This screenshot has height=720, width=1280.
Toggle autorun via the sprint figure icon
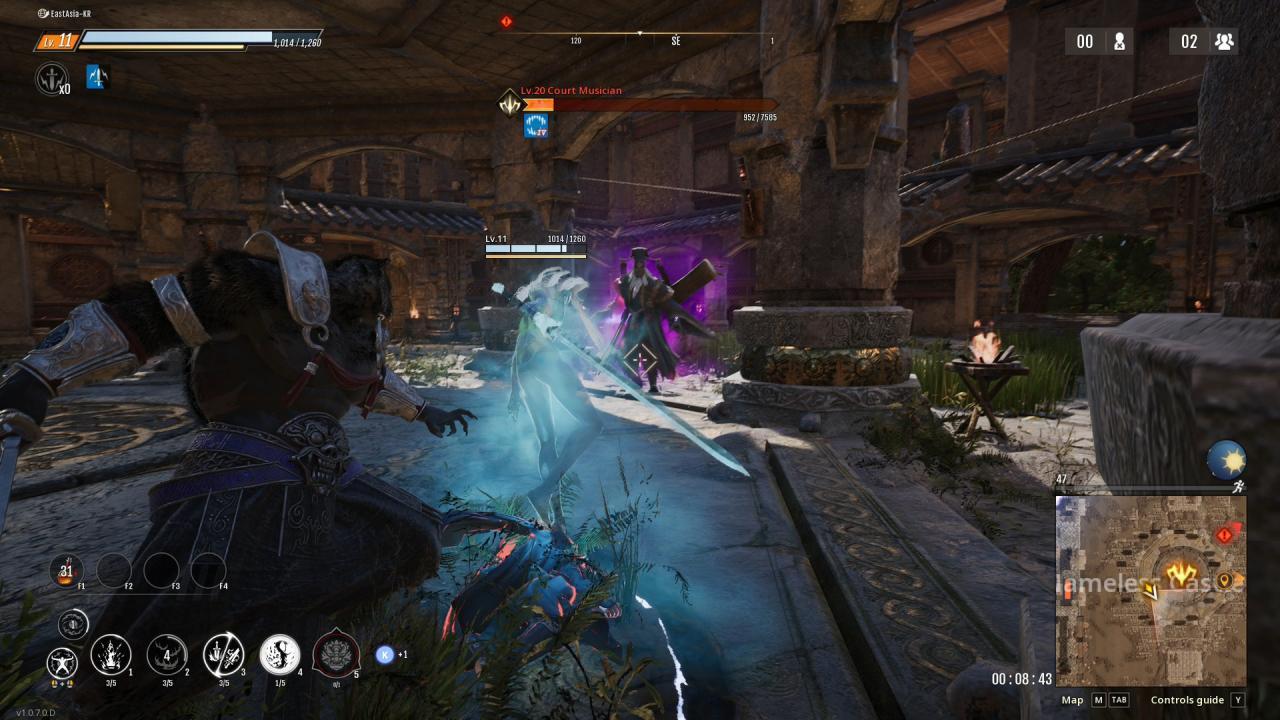pos(1241,485)
